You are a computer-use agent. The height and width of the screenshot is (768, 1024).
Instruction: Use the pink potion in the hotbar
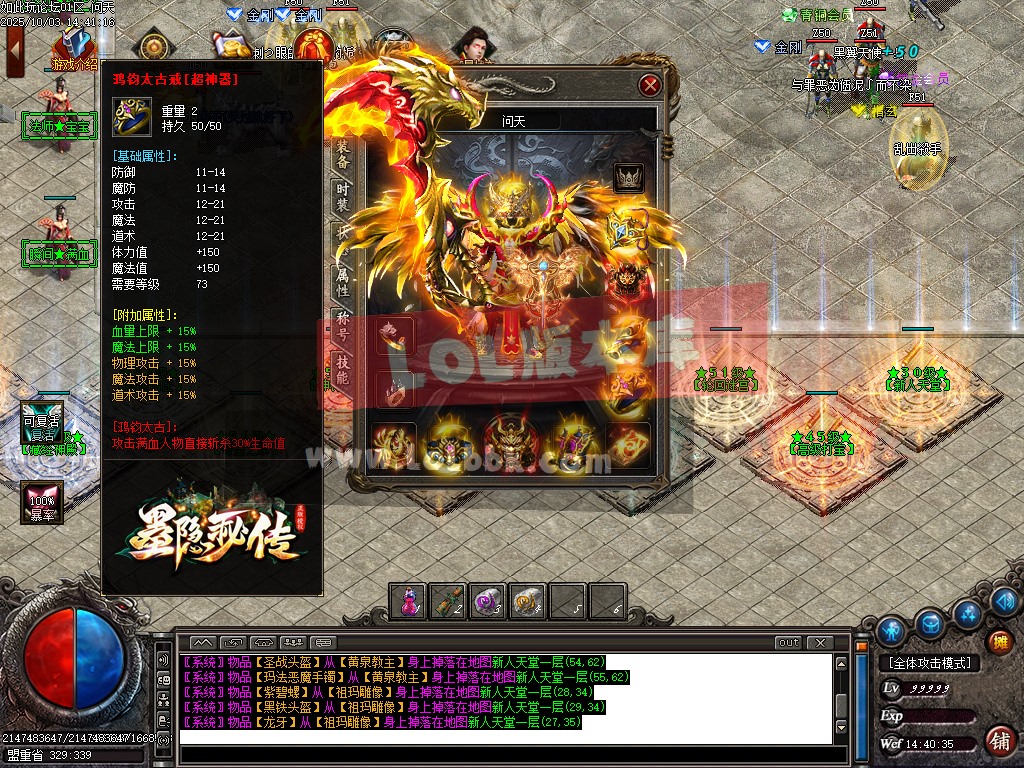pyautogui.click(x=409, y=601)
